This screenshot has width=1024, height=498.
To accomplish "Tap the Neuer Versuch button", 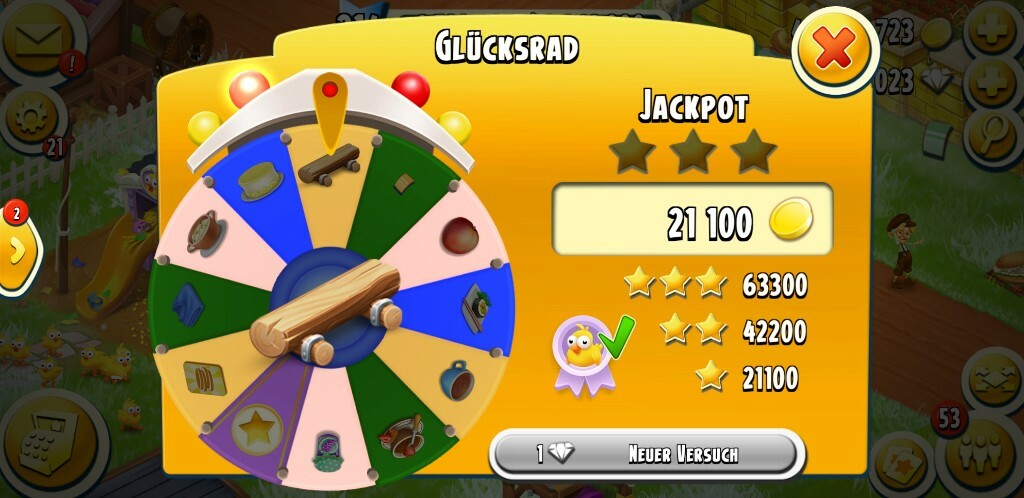I will [x=647, y=454].
